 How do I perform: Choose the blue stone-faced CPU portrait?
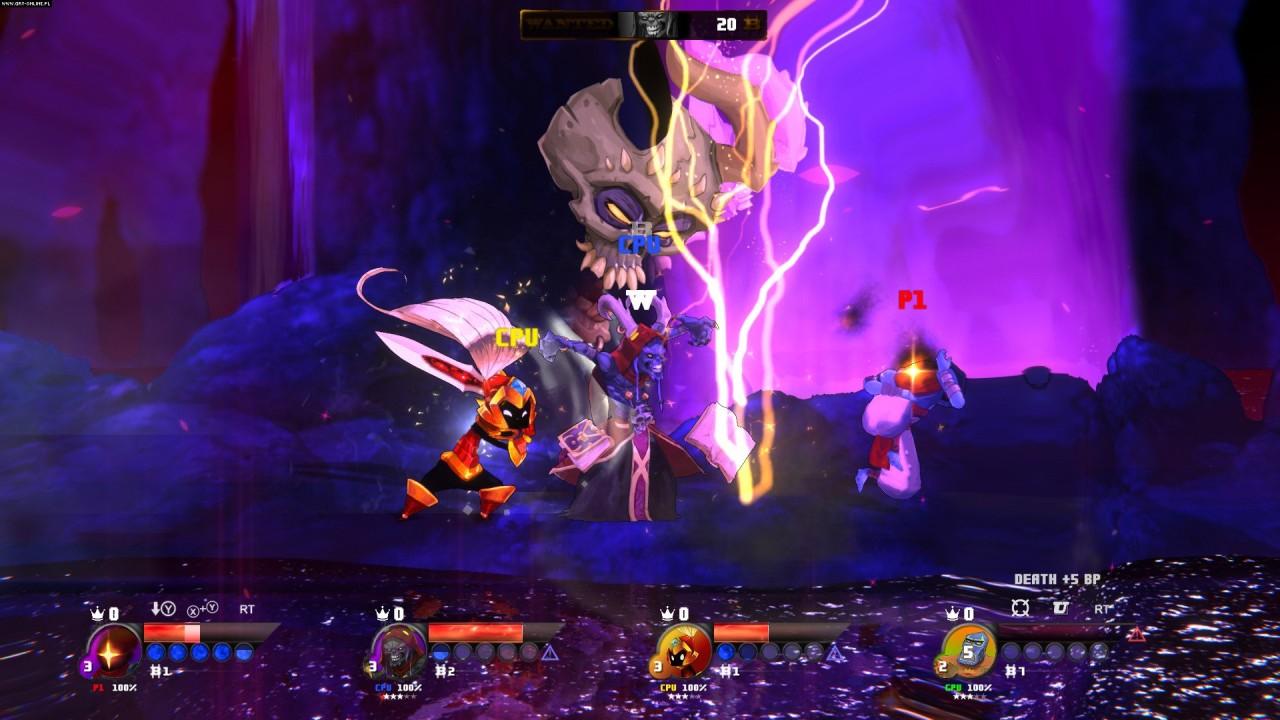pos(968,650)
